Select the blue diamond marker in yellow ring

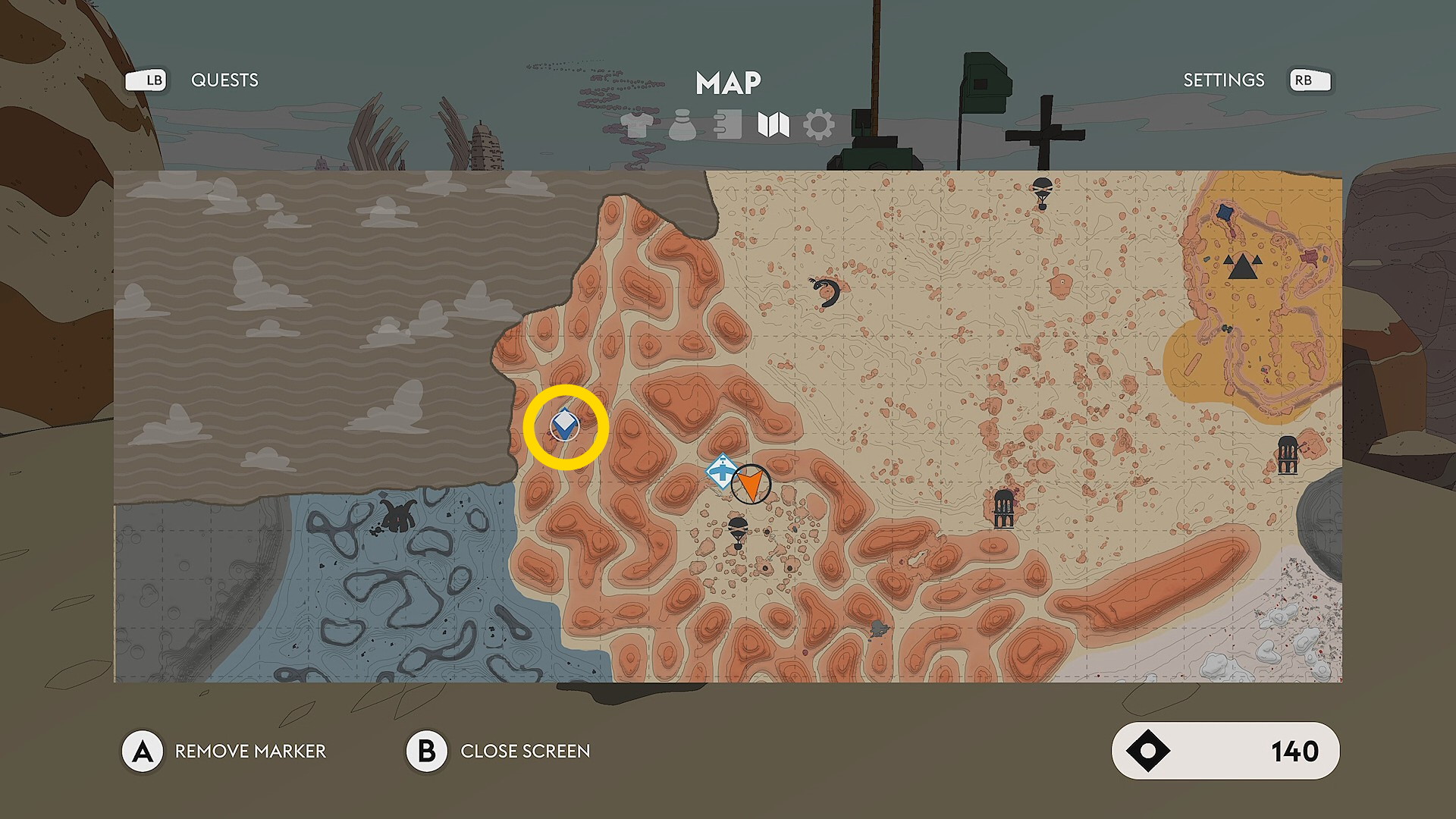click(565, 425)
